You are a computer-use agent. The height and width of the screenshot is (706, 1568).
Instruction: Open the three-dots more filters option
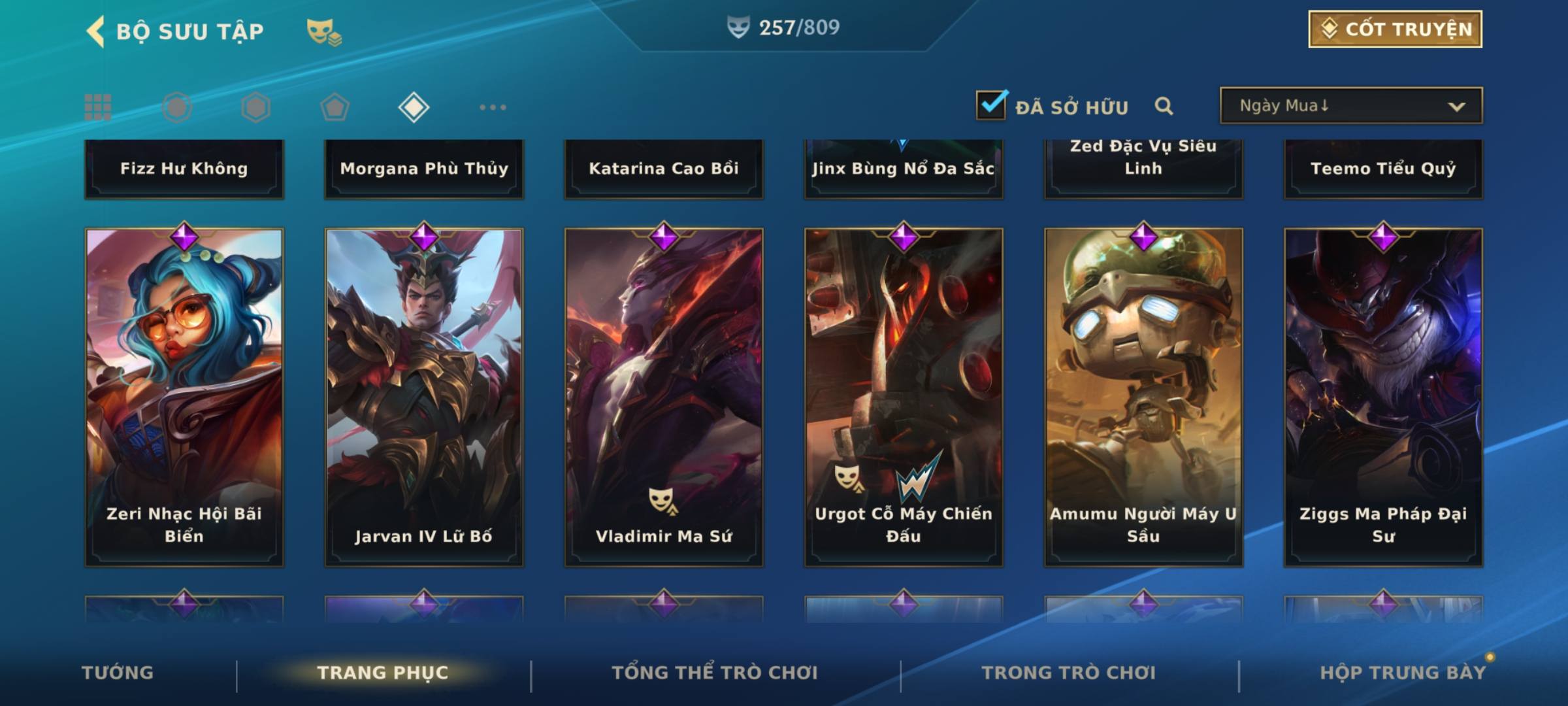[493, 107]
